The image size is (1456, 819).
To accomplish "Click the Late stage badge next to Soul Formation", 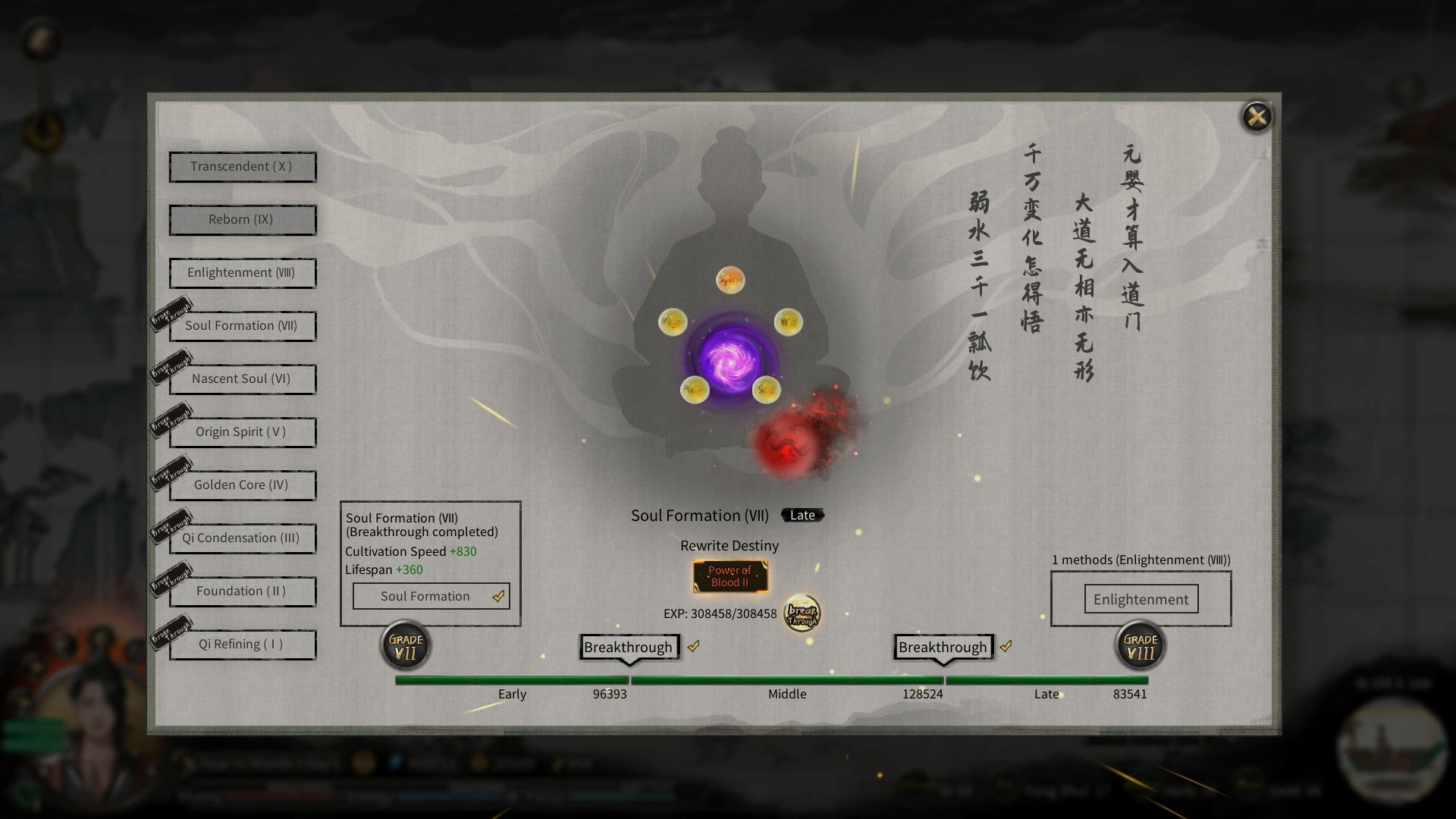I will [x=802, y=515].
